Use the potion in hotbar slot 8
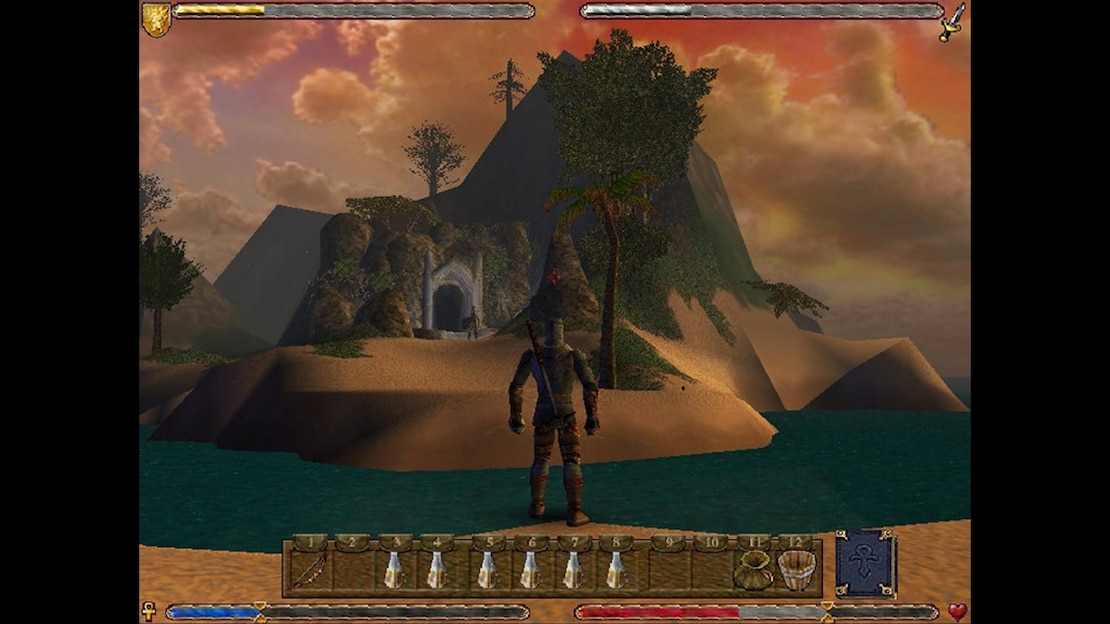 pyautogui.click(x=617, y=571)
